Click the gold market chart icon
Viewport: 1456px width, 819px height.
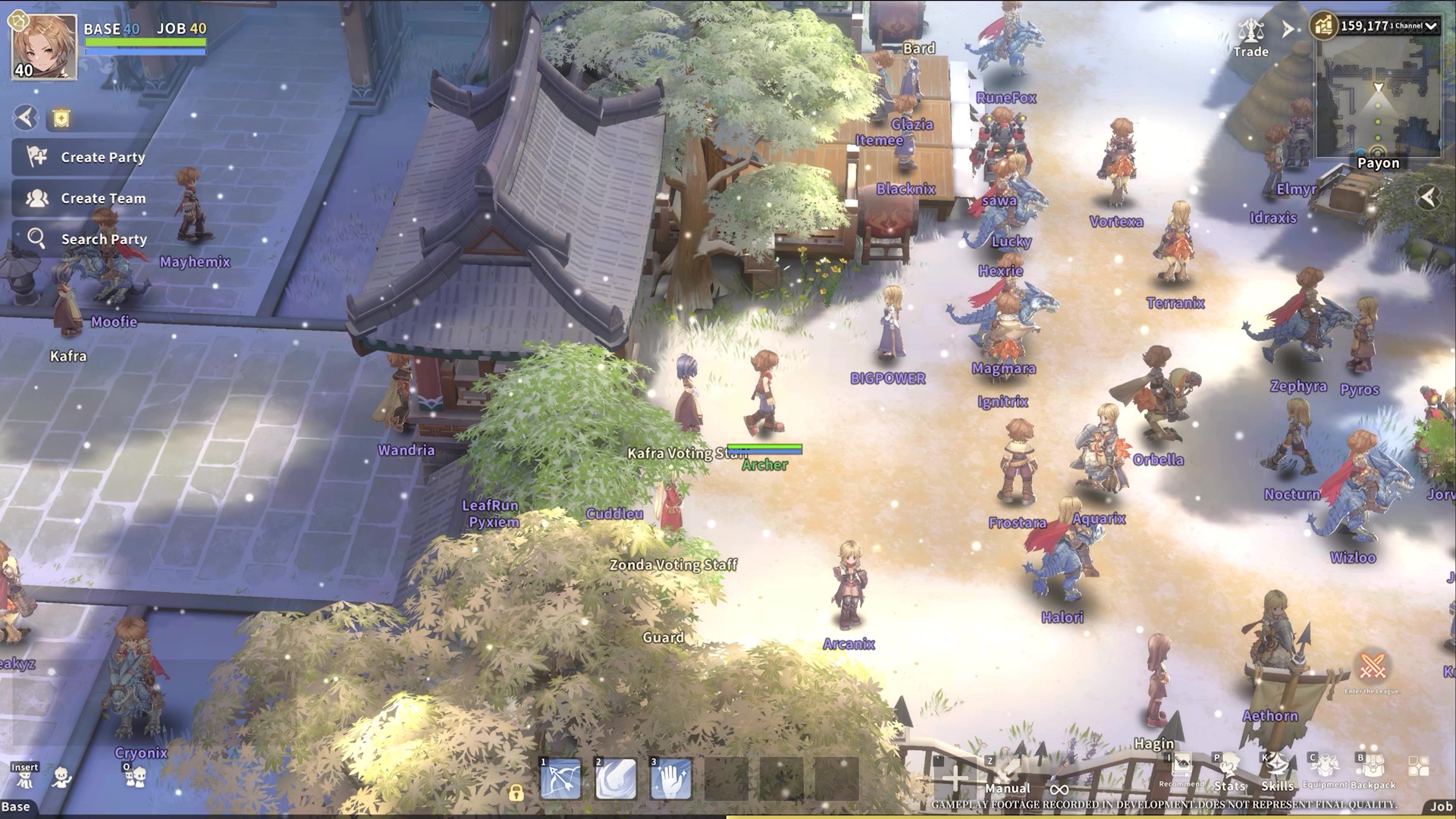click(1323, 27)
